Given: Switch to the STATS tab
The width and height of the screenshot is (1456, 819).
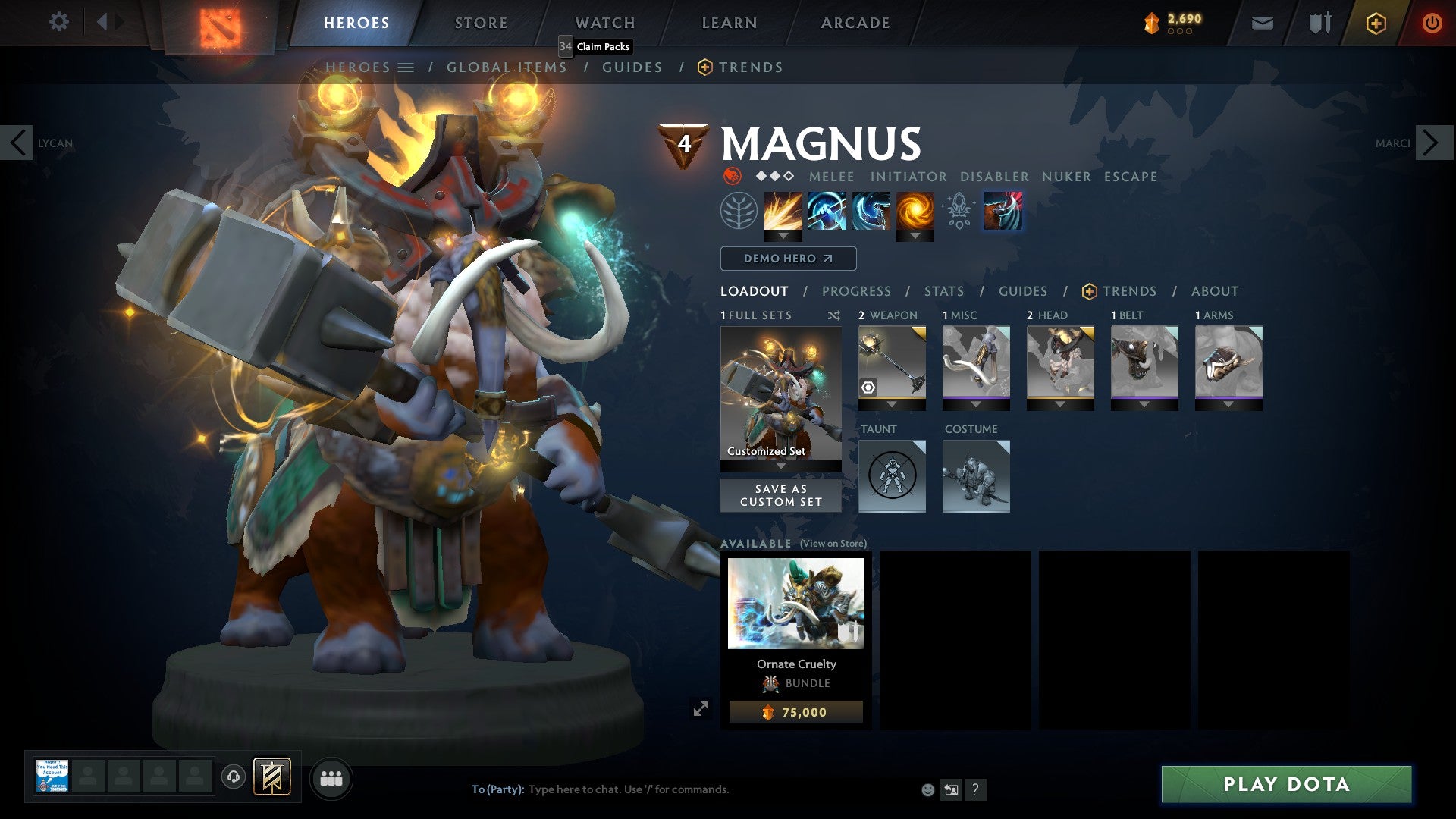Looking at the screenshot, I should click(943, 291).
